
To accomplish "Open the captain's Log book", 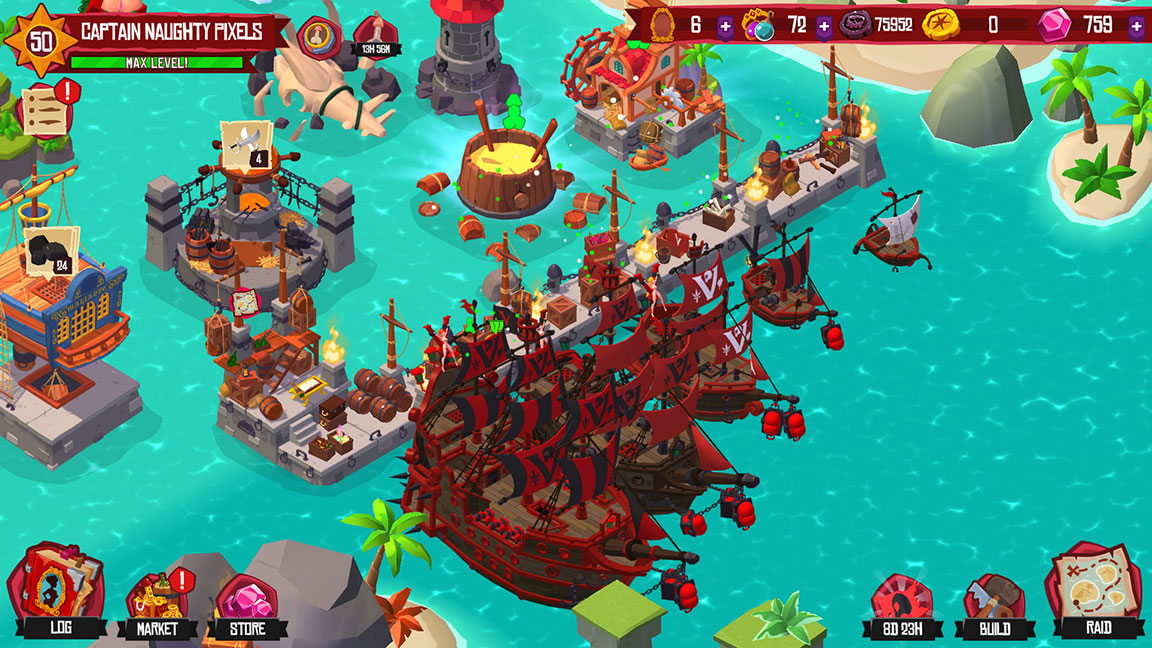I will click(56, 592).
